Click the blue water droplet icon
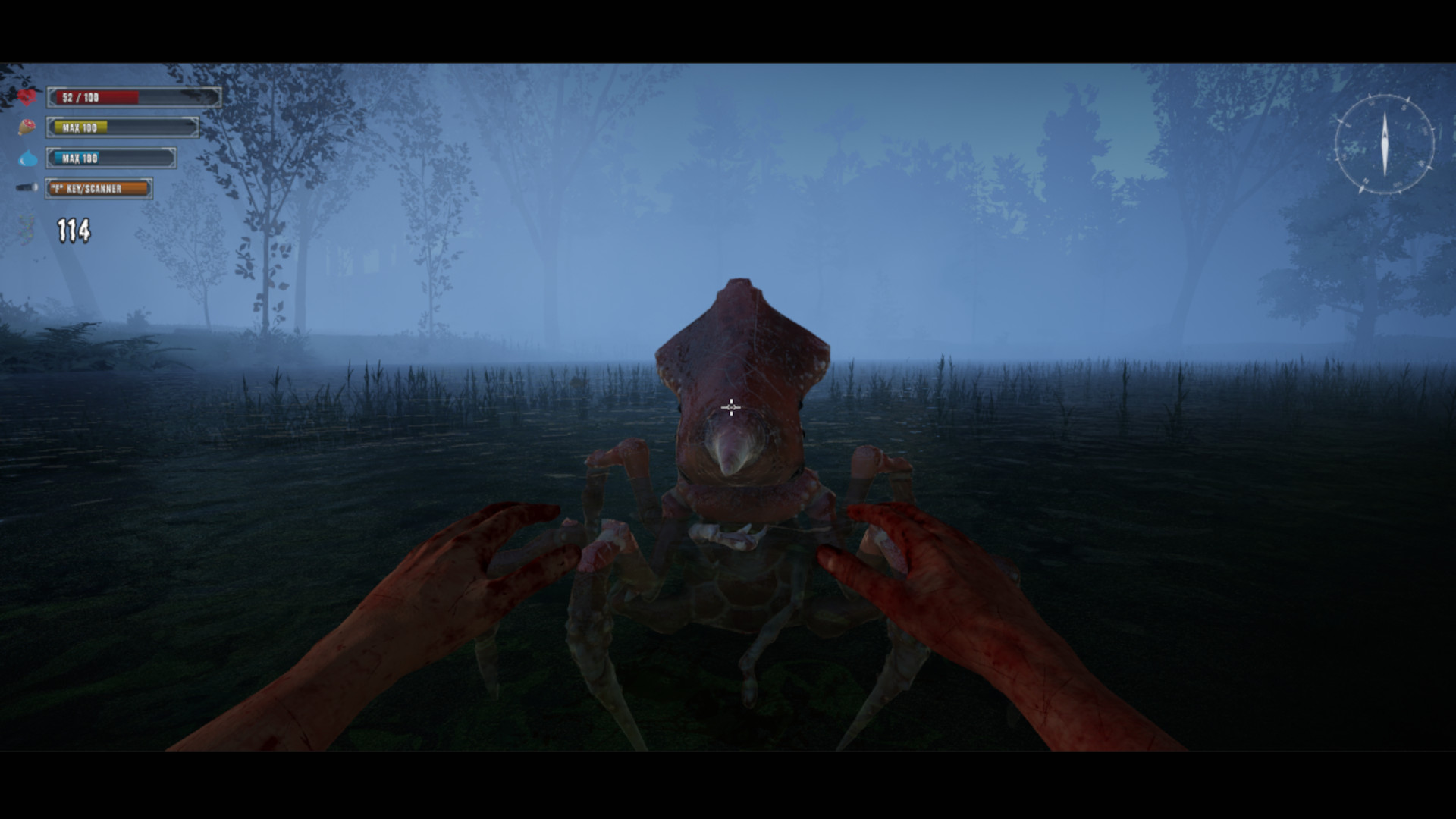 tap(27, 158)
